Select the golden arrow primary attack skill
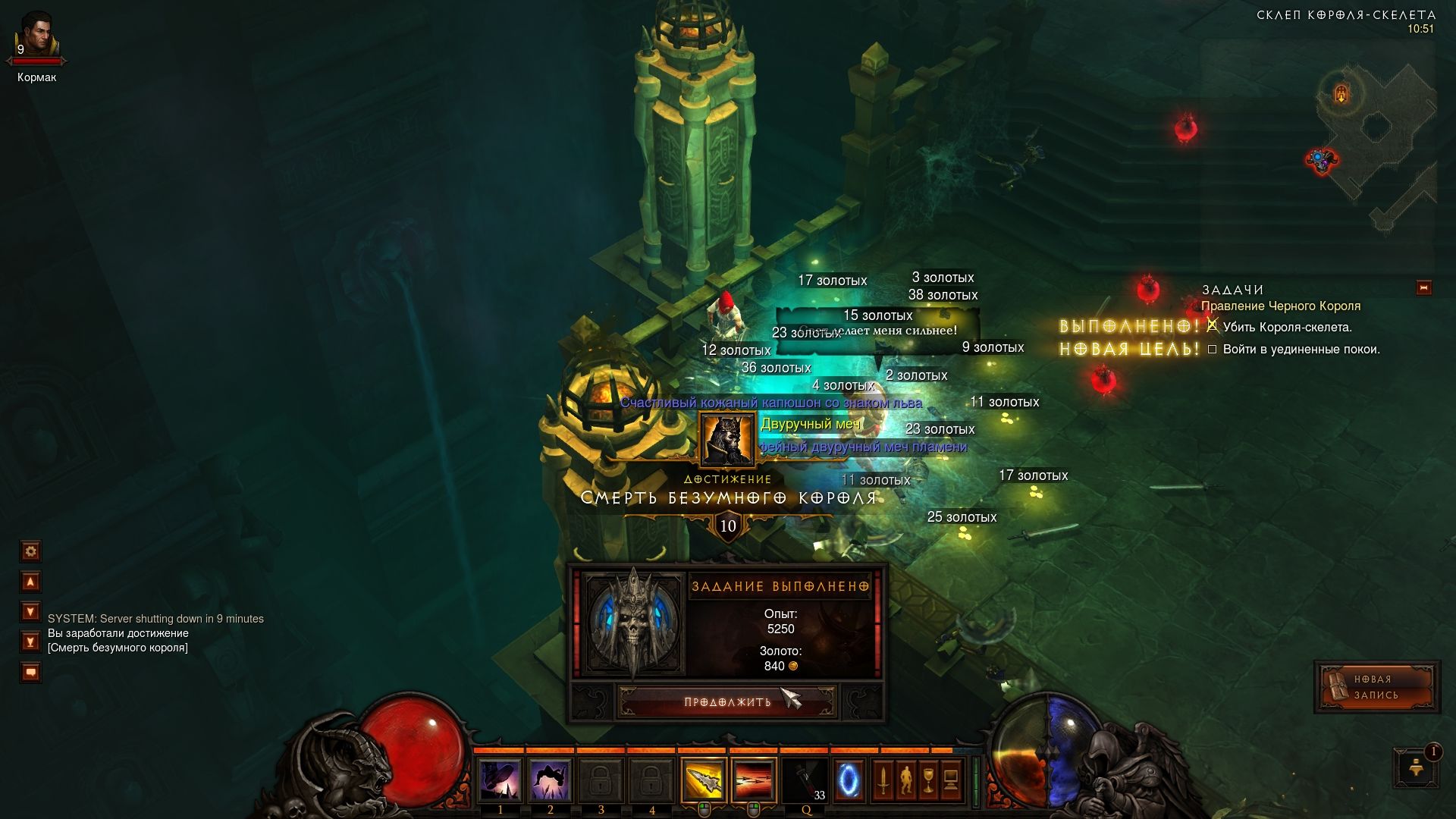The height and width of the screenshot is (819, 1456). [703, 780]
